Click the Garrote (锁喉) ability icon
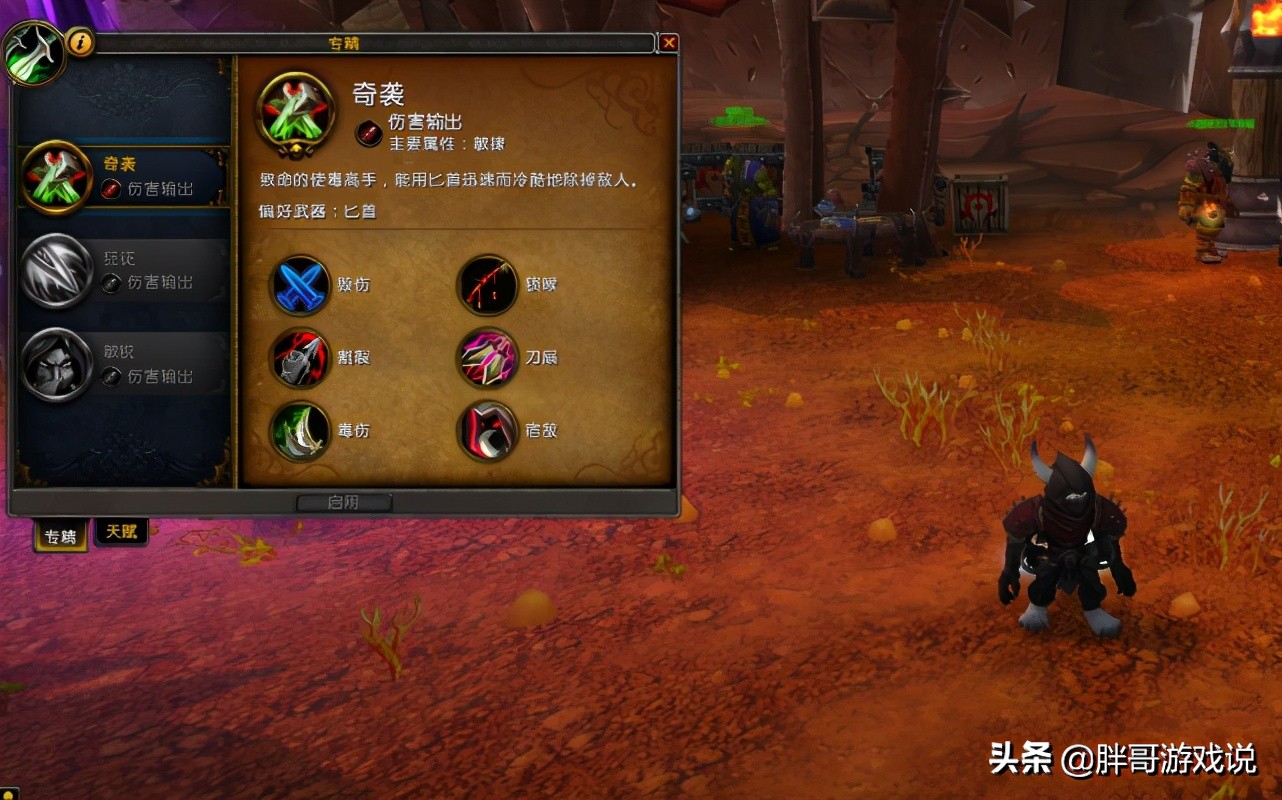This screenshot has height=800, width=1282. [487, 285]
